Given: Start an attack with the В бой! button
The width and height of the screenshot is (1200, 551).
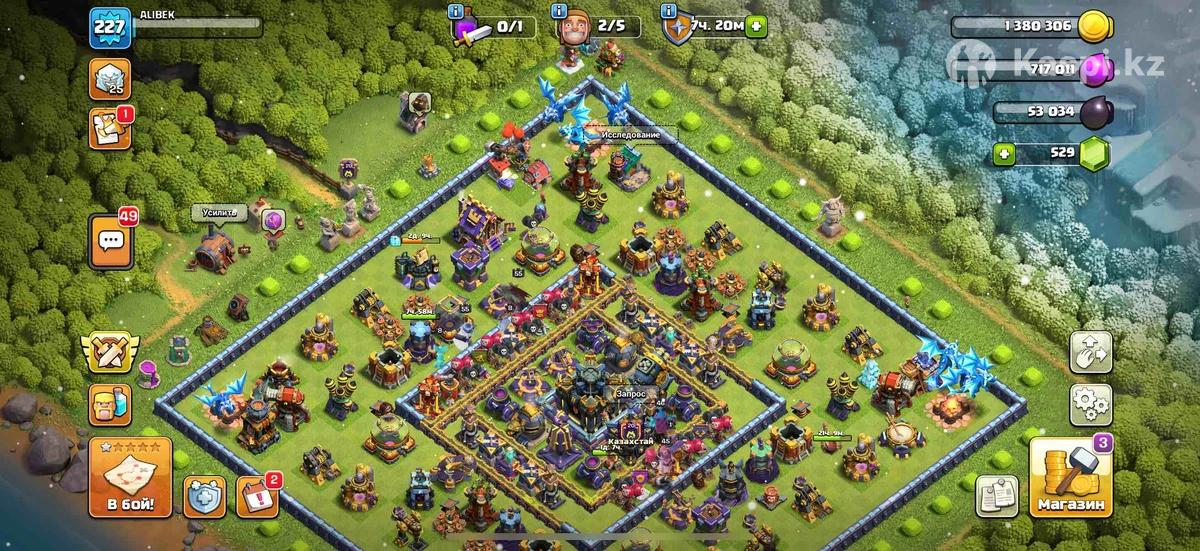Looking at the screenshot, I should tap(131, 477).
